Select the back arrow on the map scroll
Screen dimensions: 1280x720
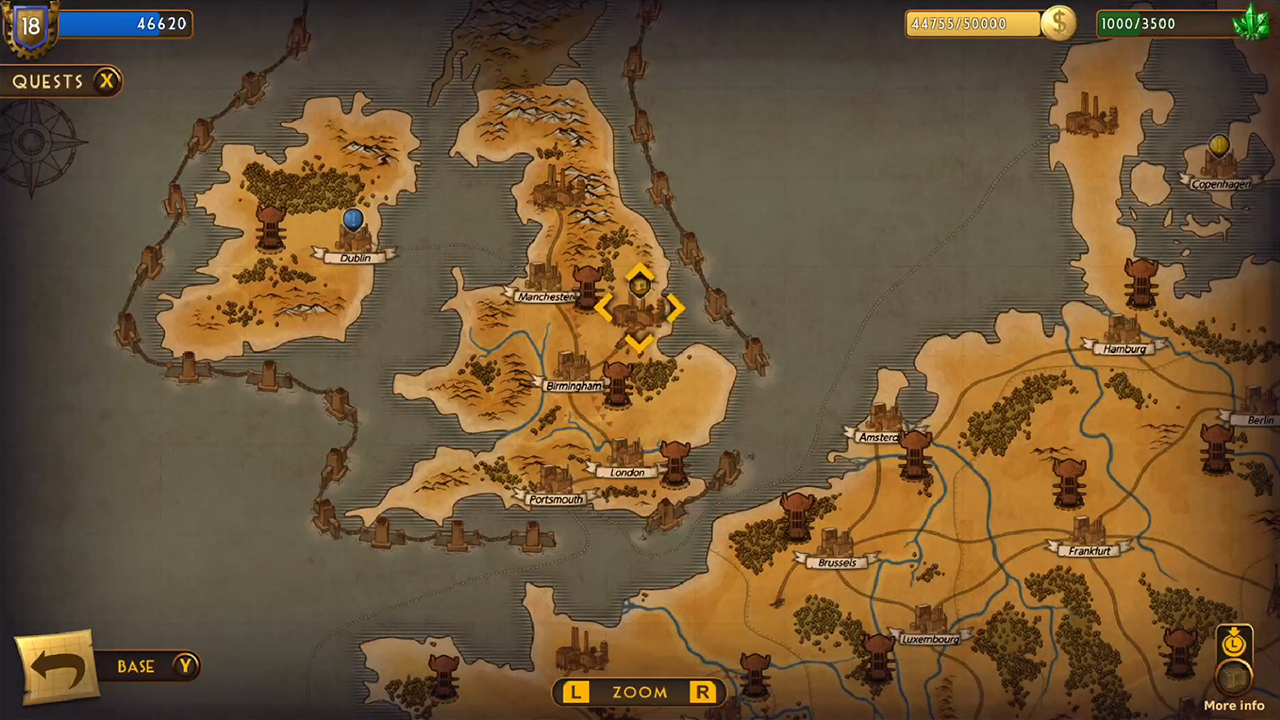pyautogui.click(x=57, y=666)
